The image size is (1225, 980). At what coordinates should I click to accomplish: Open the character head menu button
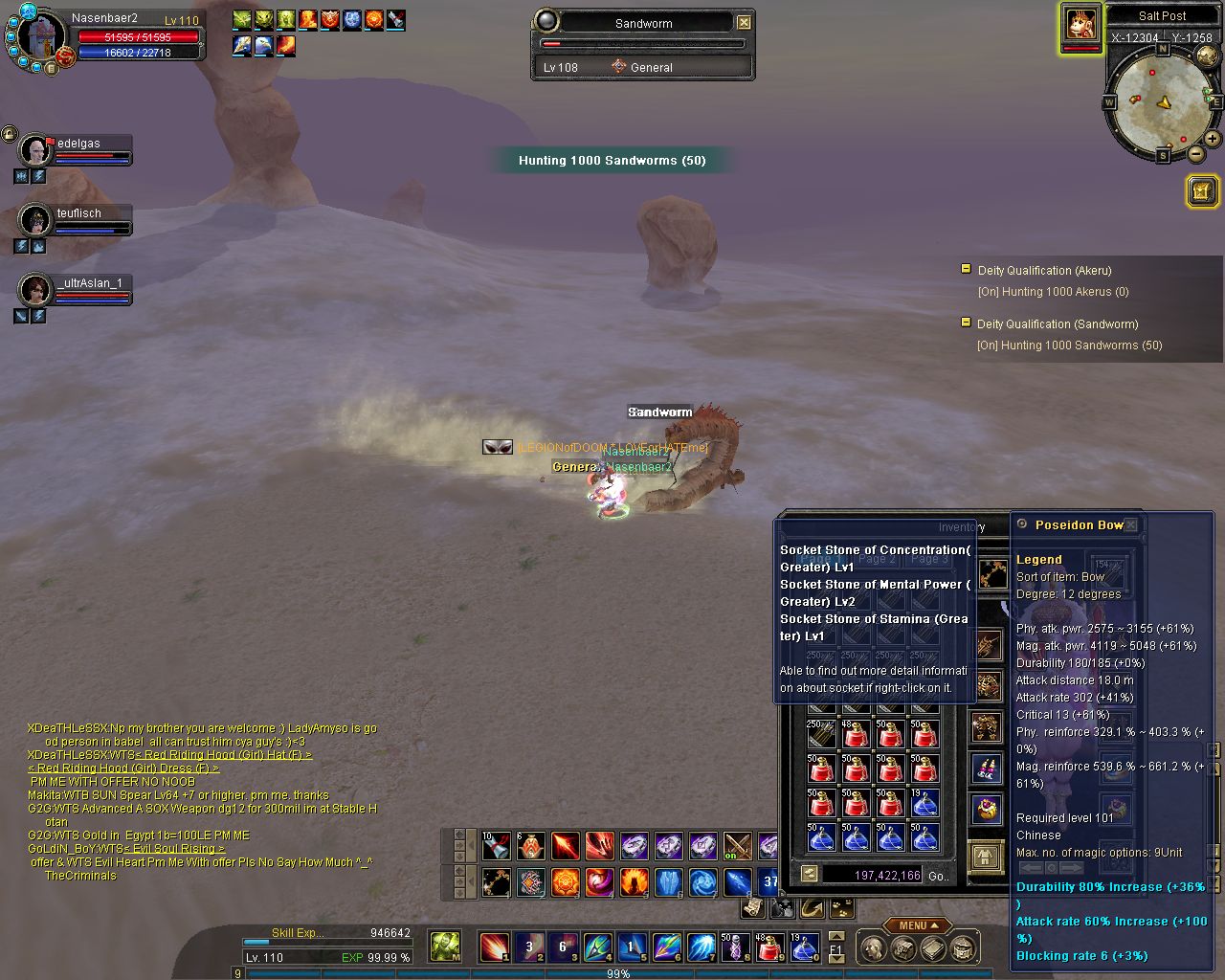872,948
